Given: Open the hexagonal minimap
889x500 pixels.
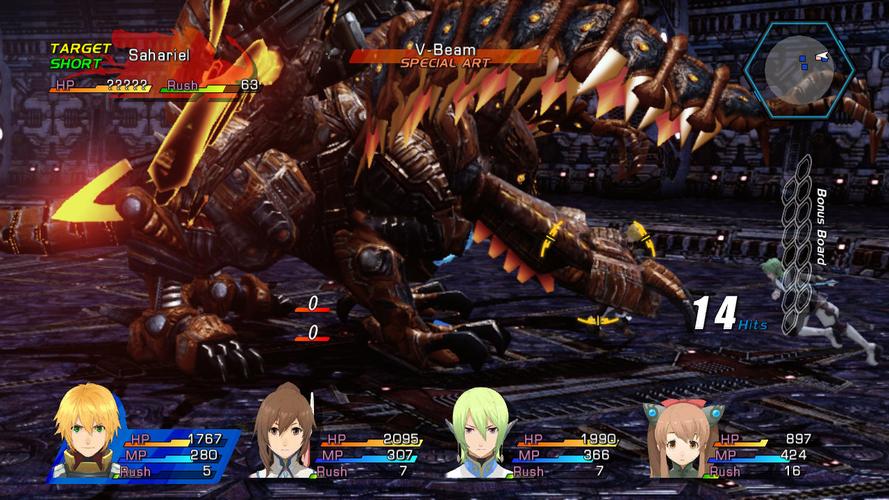Looking at the screenshot, I should click(x=798, y=68).
